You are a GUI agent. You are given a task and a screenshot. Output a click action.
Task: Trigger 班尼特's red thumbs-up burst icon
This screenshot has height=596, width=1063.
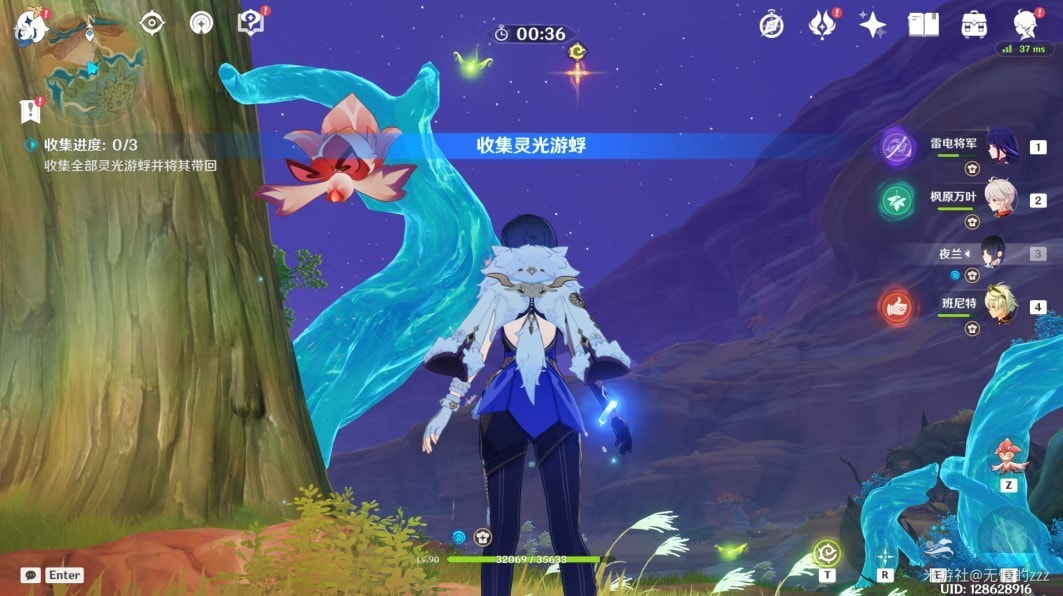click(897, 308)
